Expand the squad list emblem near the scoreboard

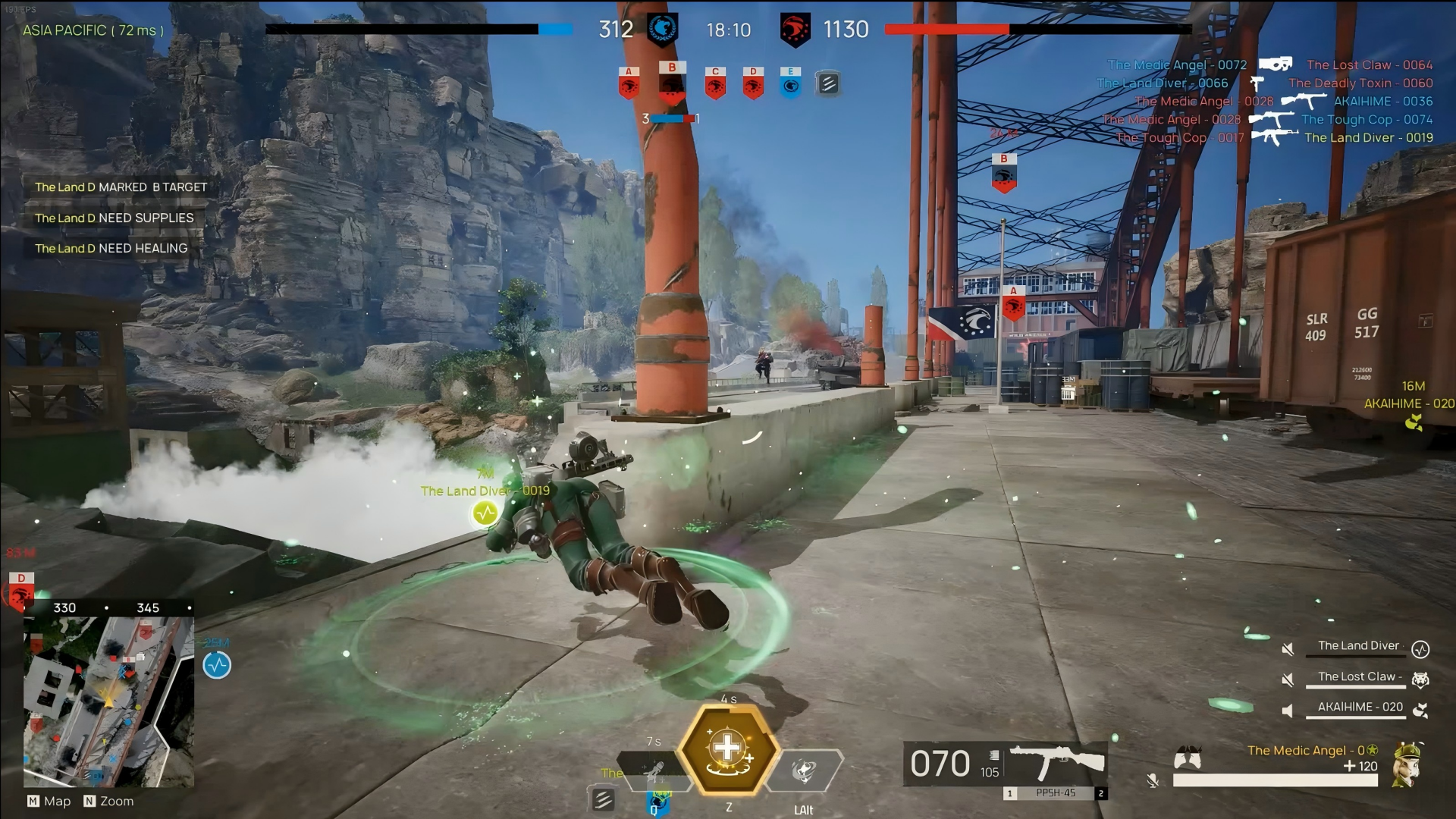[x=828, y=83]
